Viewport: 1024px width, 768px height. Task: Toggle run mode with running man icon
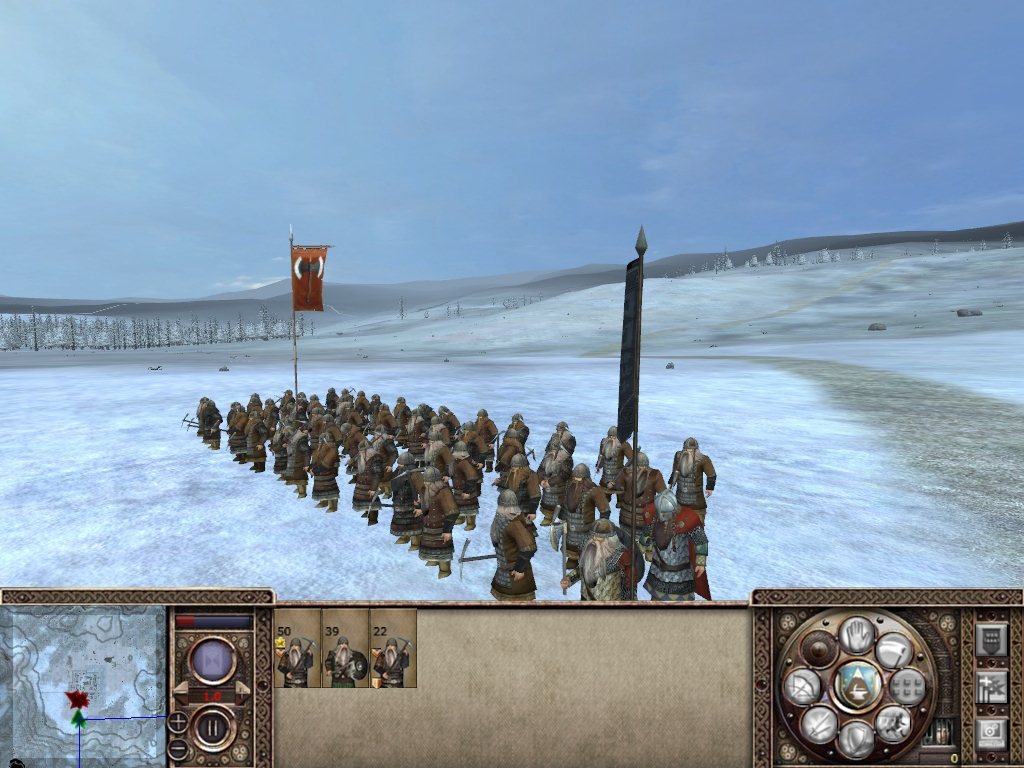893,722
